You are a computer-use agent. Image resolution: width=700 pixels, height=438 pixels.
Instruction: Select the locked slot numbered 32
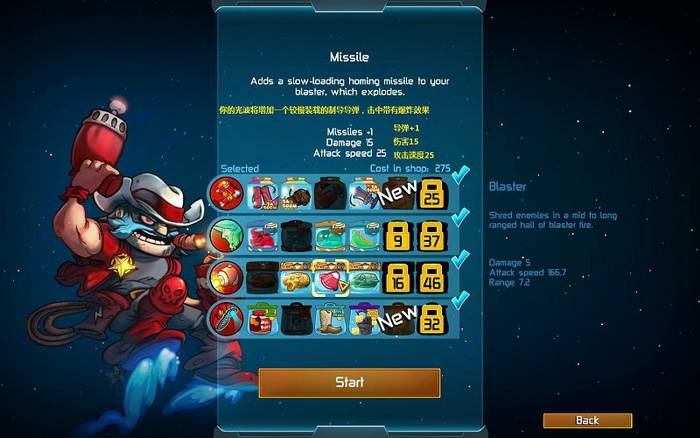(x=432, y=321)
